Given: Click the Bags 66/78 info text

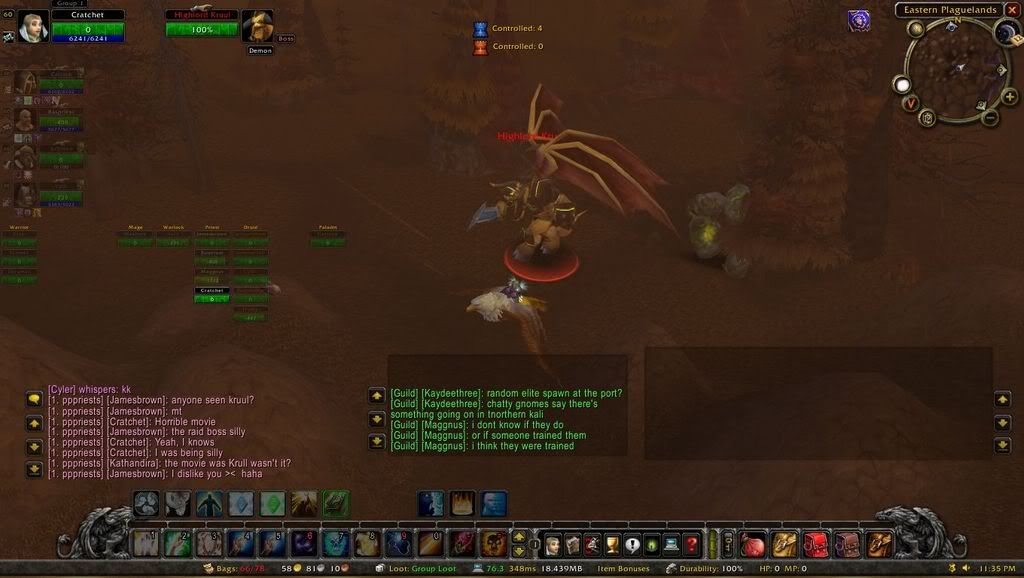Looking at the screenshot, I should [x=238, y=568].
